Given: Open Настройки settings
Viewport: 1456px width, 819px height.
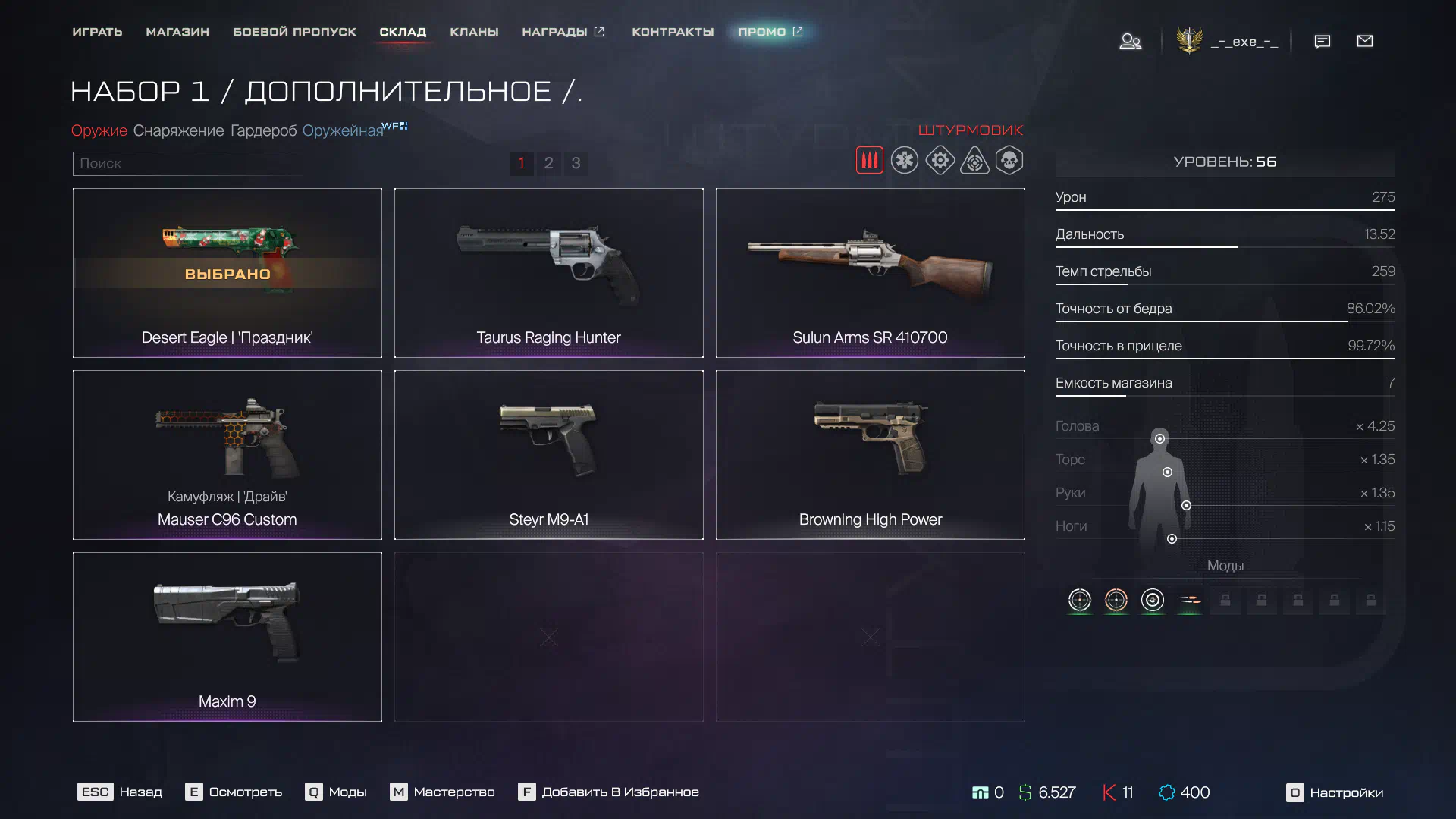Looking at the screenshot, I should 1335,792.
